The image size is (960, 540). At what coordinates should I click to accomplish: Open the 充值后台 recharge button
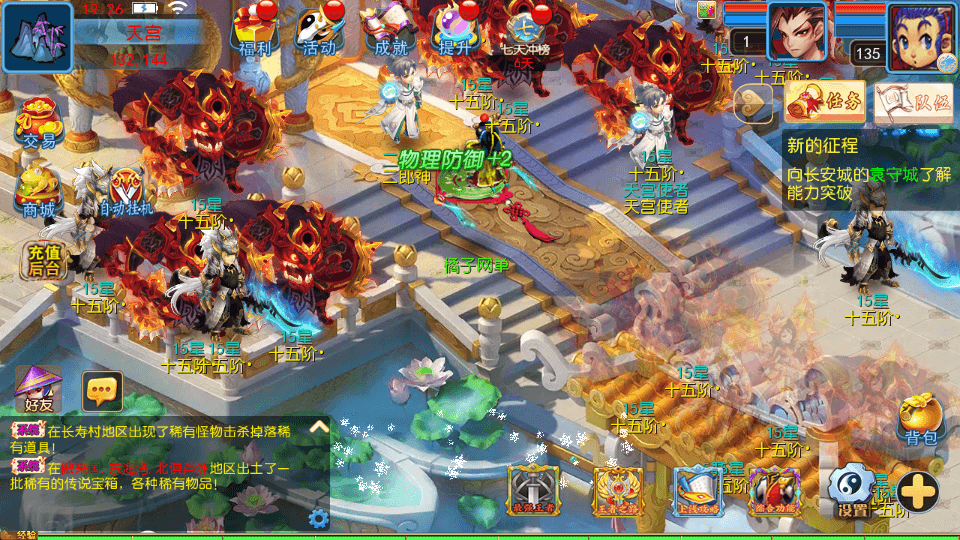44,260
